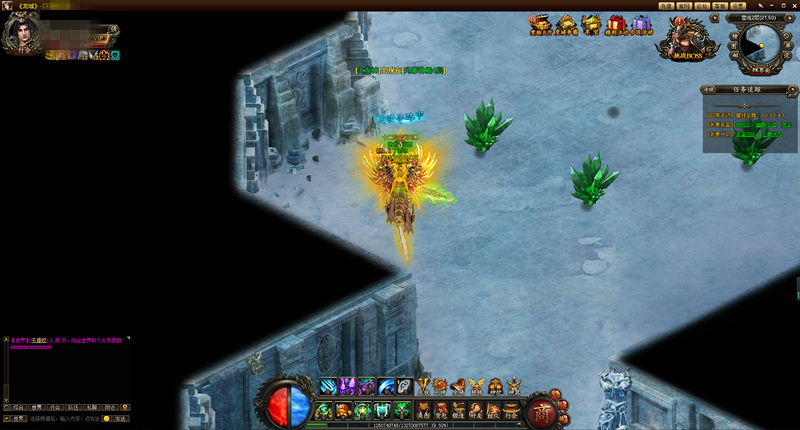This screenshot has width=800, height=430.
Task: Open the purple gift box event icon
Action: click(640, 24)
